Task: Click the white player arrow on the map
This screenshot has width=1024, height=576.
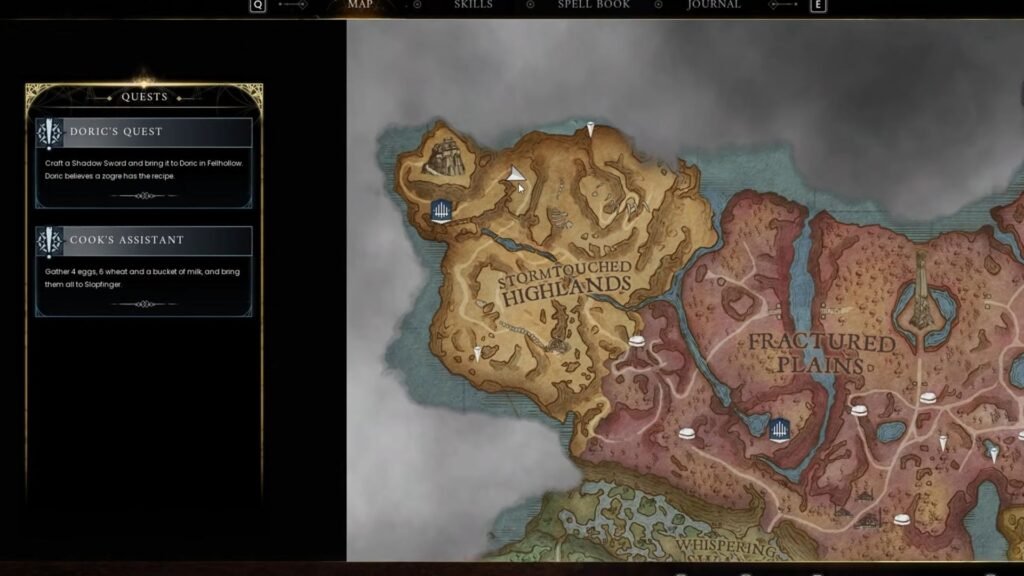Action: tap(515, 175)
